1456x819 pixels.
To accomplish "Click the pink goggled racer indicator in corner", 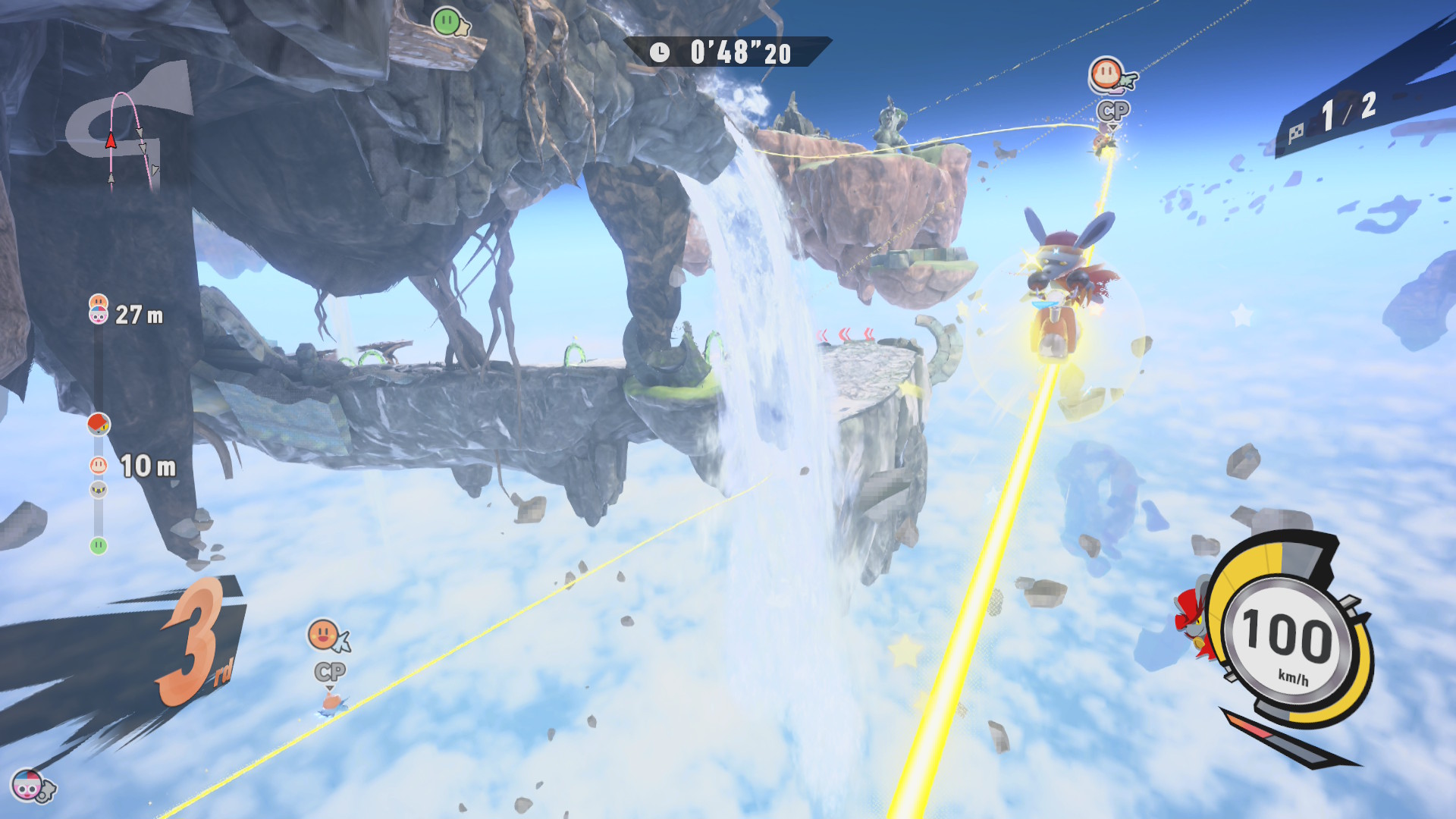I will [29, 786].
